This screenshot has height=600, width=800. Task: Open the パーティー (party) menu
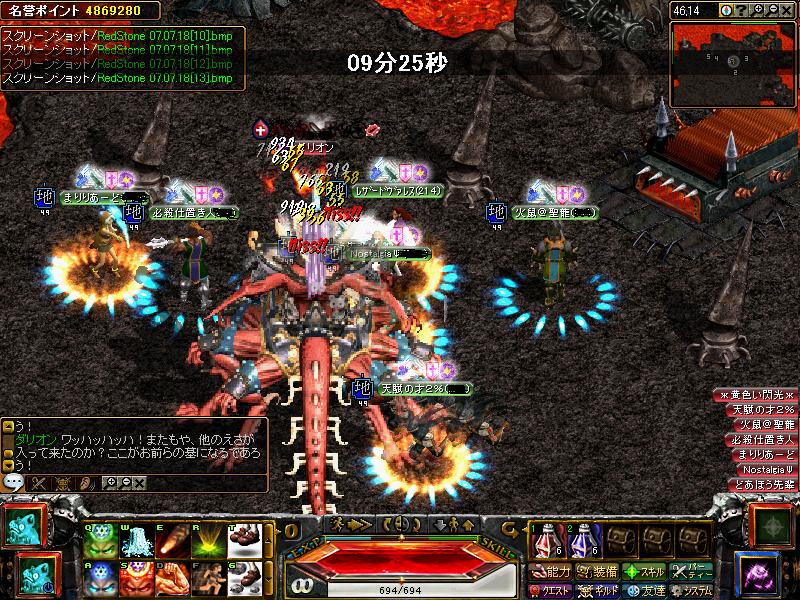(x=692, y=572)
